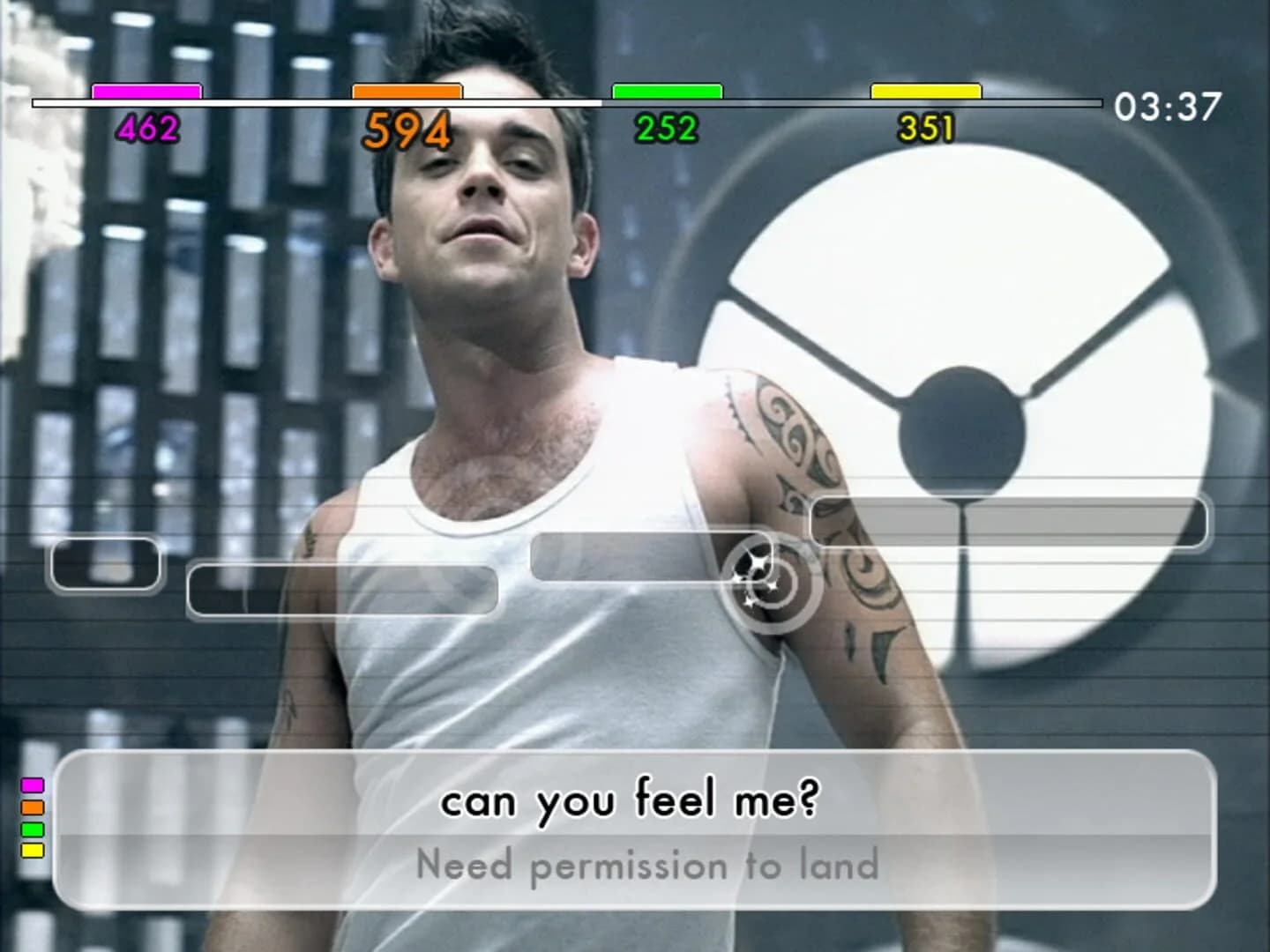
Task: Select the lyric line 'can you feel me?'
Action: click(x=633, y=800)
